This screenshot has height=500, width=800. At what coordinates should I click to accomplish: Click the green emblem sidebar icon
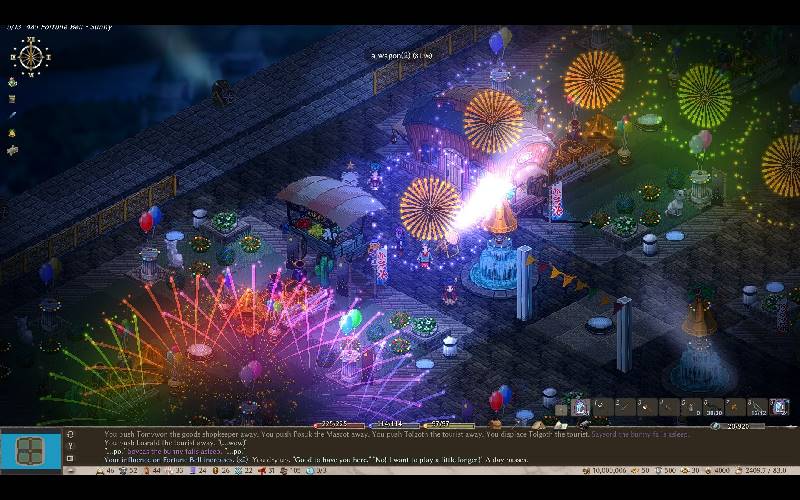click(x=12, y=82)
